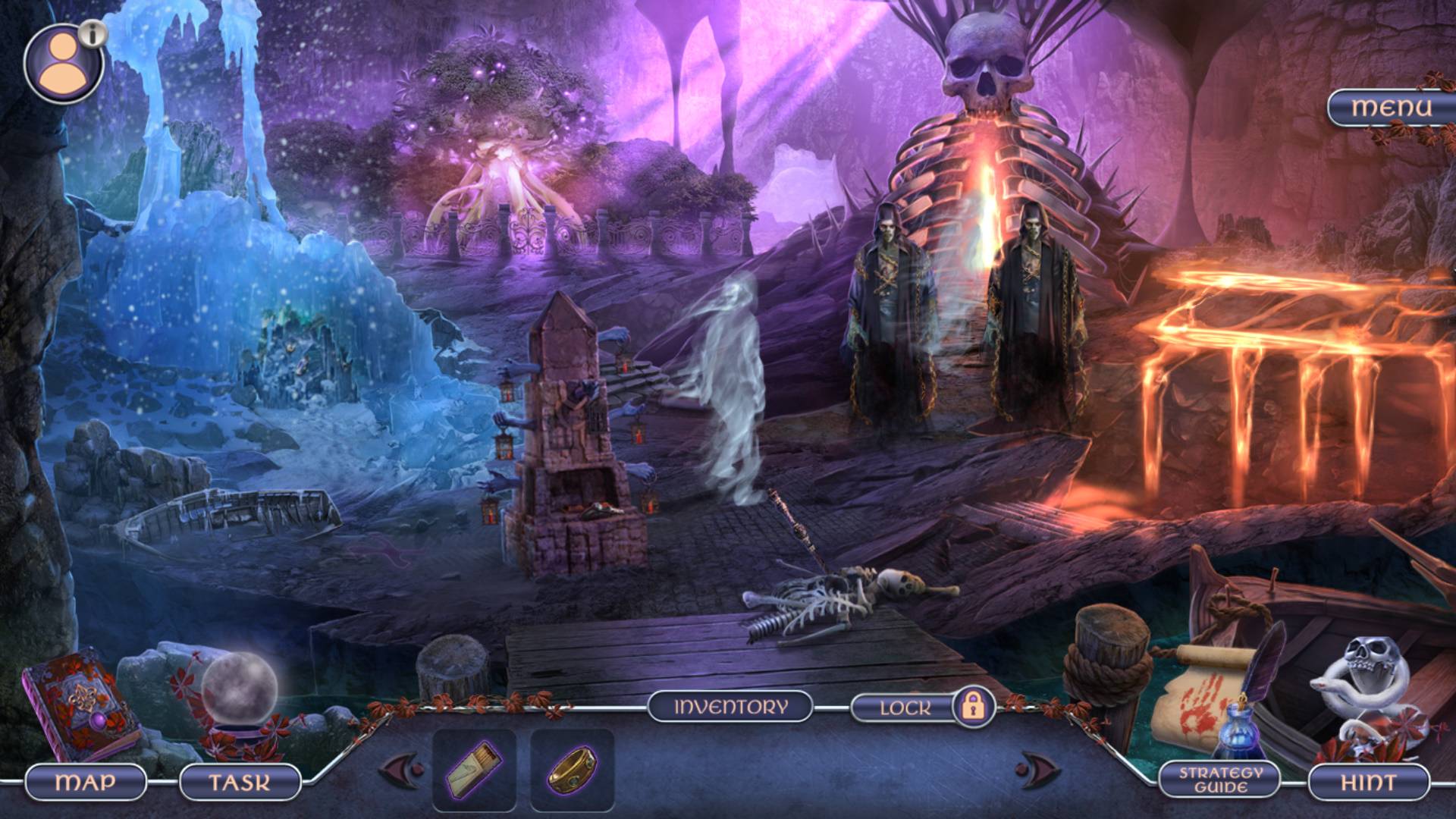
Task: Click the skull with snake icon
Action: pyautogui.click(x=1367, y=686)
